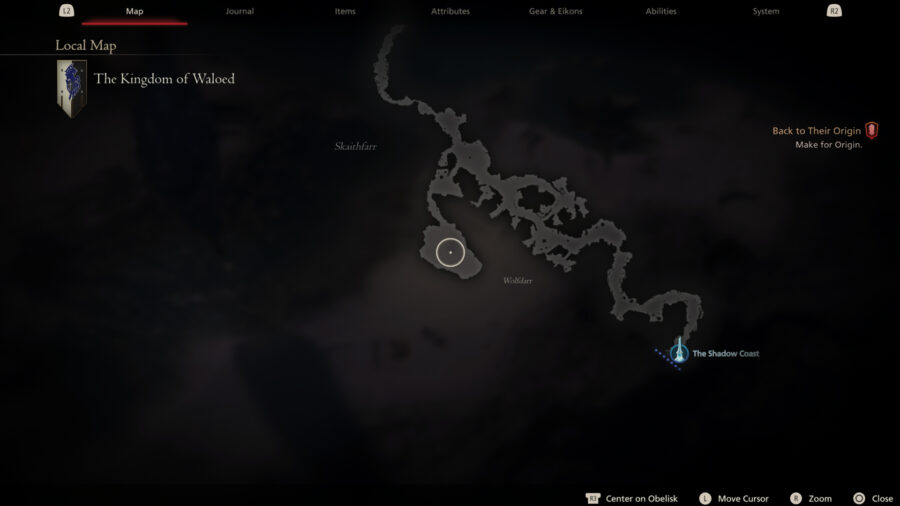The height and width of the screenshot is (506, 900).
Task: Click the player position cursor on map
Action: (450, 253)
